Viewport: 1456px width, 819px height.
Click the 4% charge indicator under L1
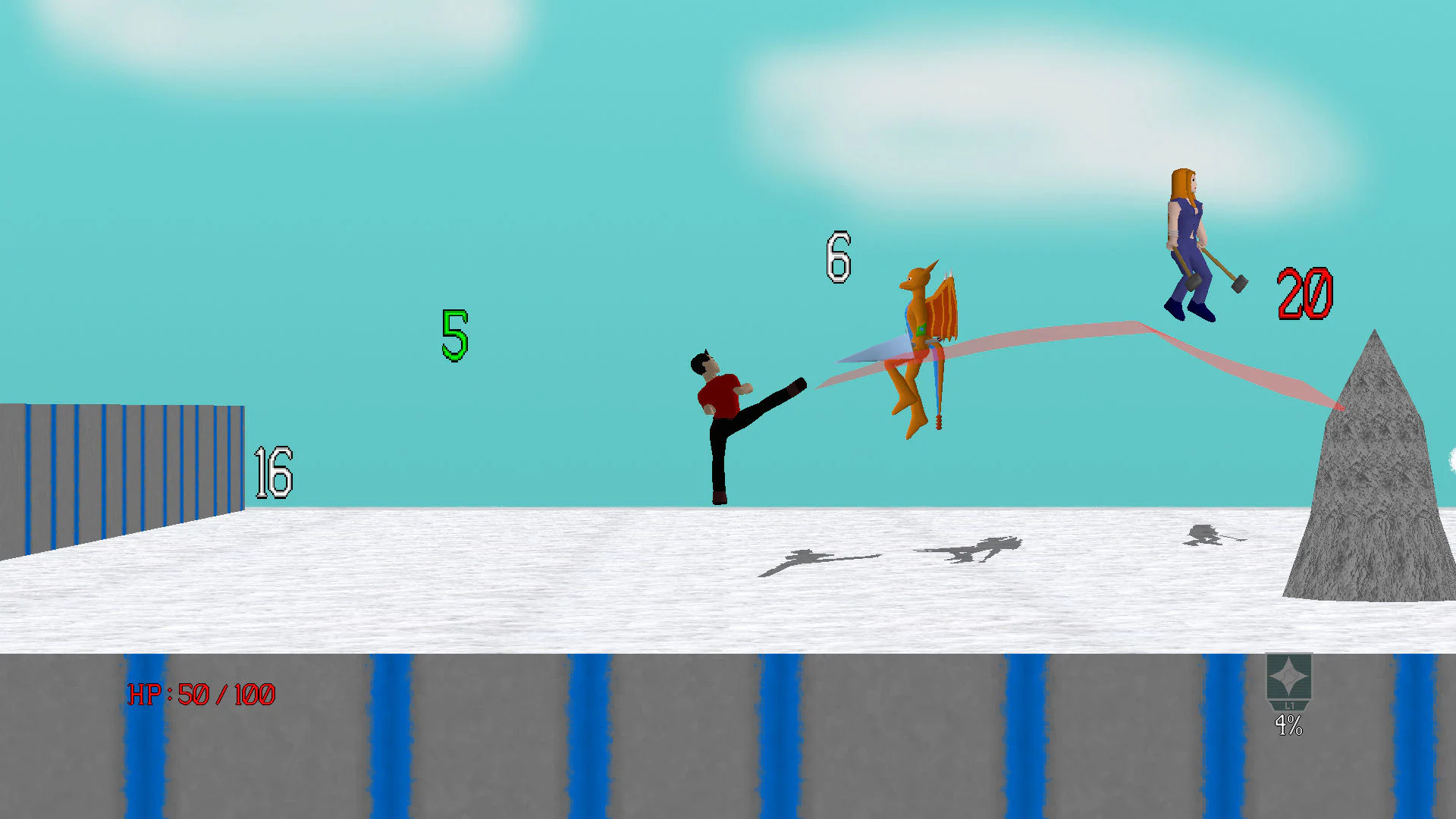[1288, 726]
